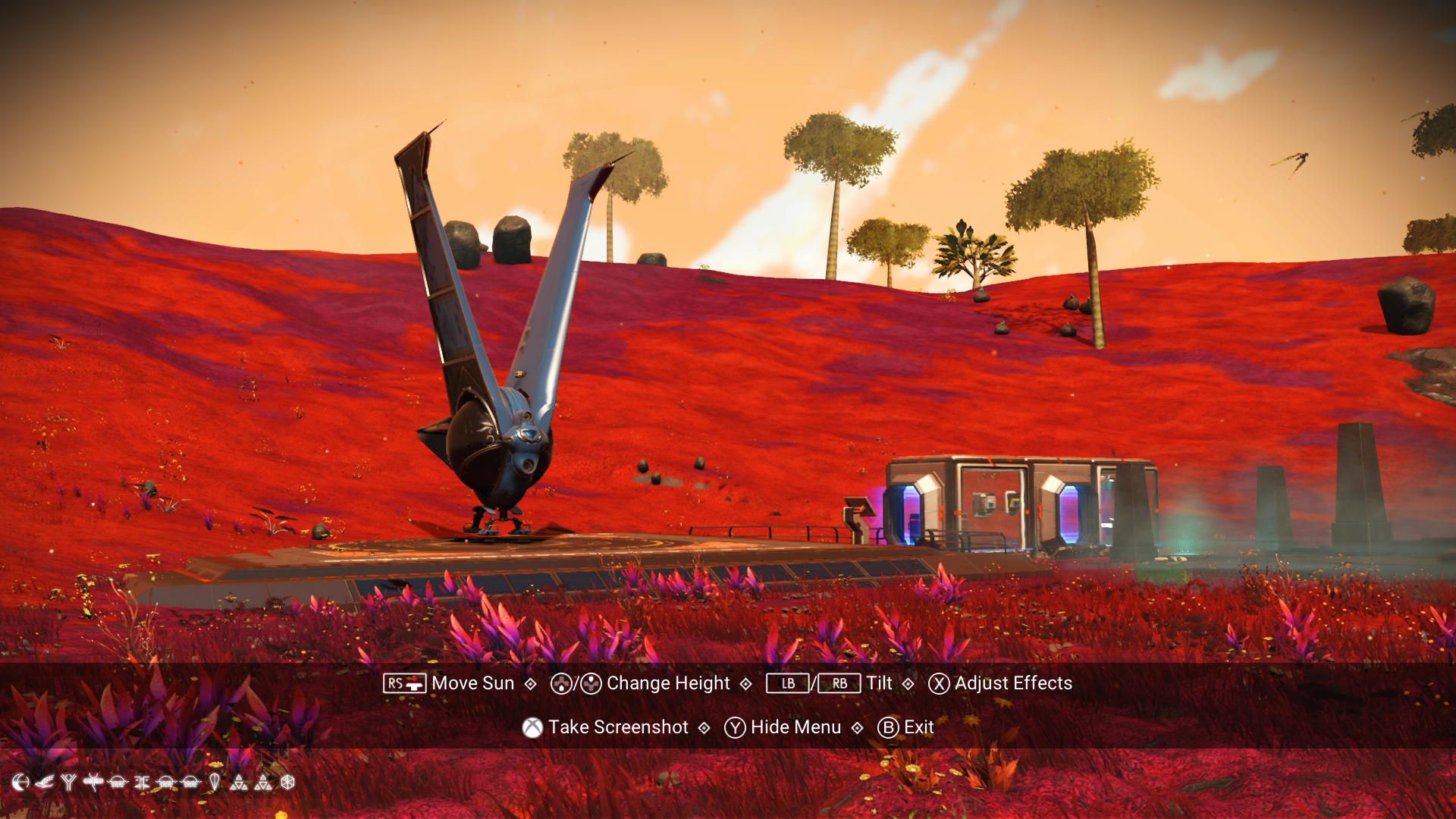Click the left D-pad Change Height icon
The width and height of the screenshot is (1456, 819).
[x=559, y=683]
